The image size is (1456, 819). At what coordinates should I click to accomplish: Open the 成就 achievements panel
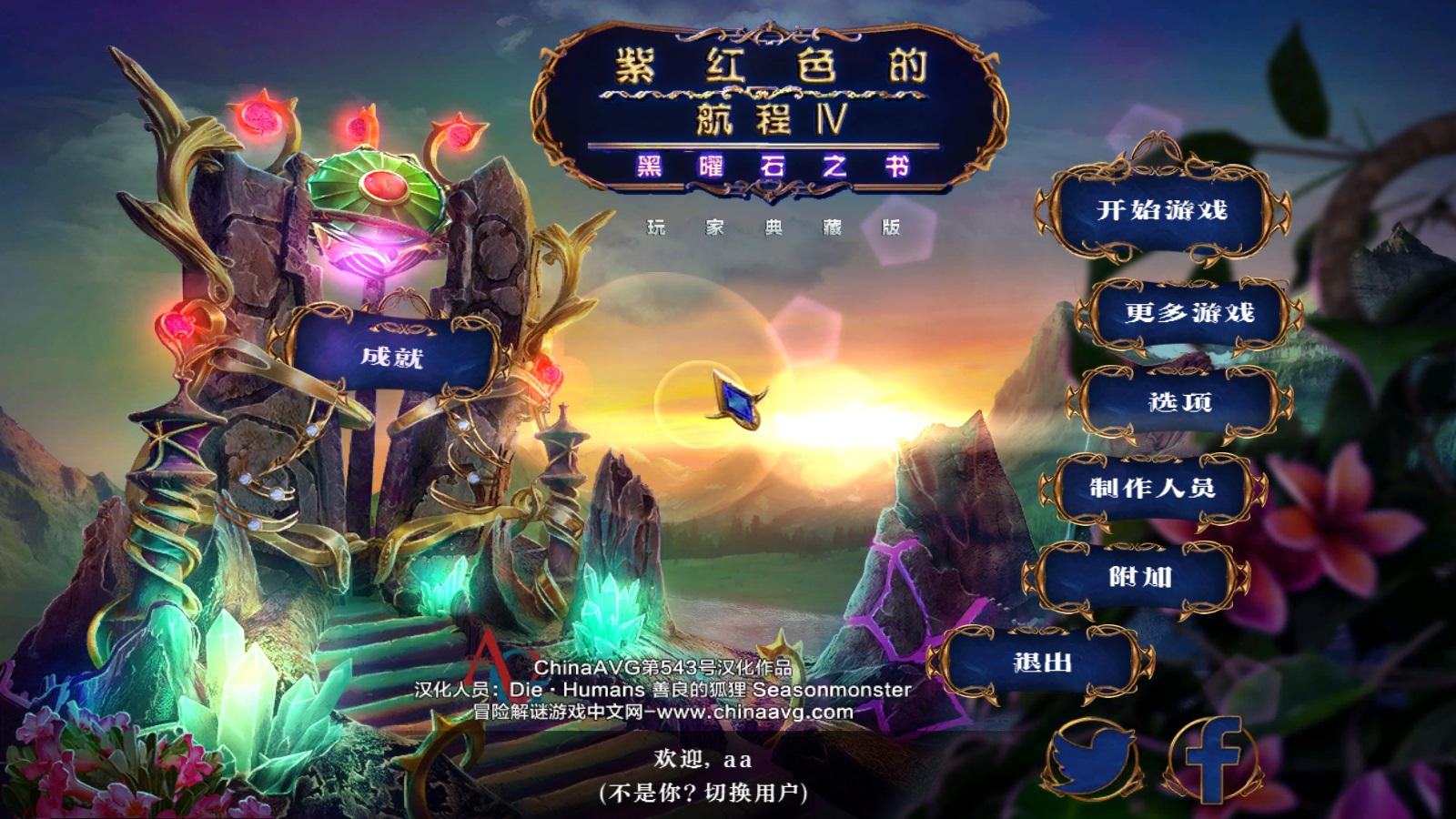click(x=391, y=357)
